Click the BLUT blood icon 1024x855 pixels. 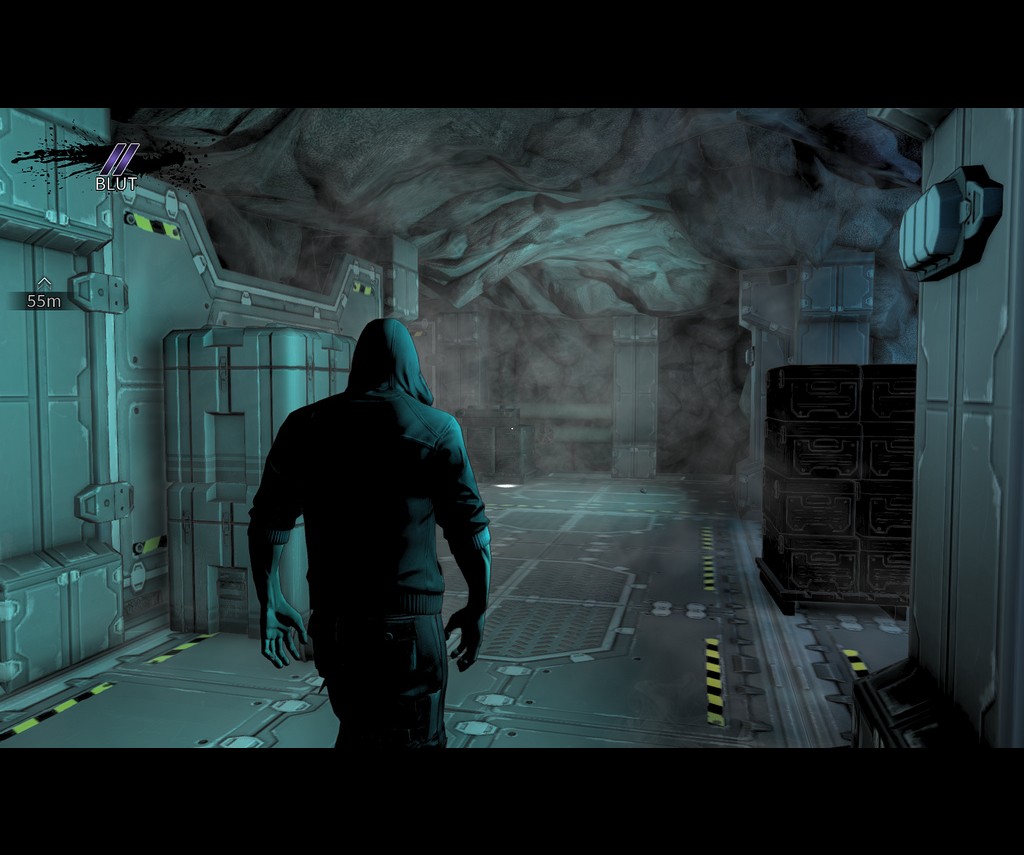[x=118, y=160]
